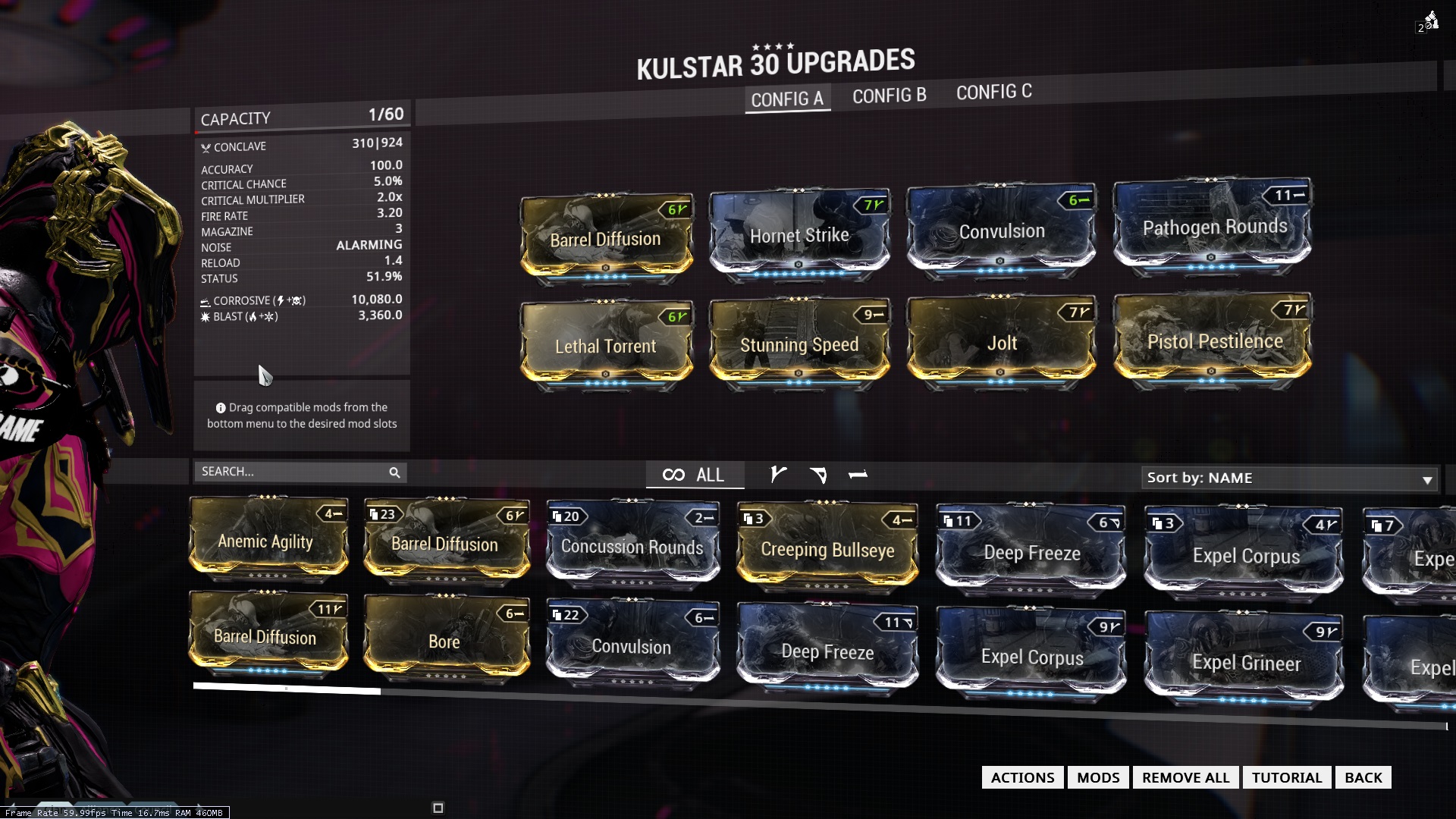Image resolution: width=1456 pixels, height=819 pixels.
Task: Open the Actions menu
Action: pyautogui.click(x=1022, y=777)
